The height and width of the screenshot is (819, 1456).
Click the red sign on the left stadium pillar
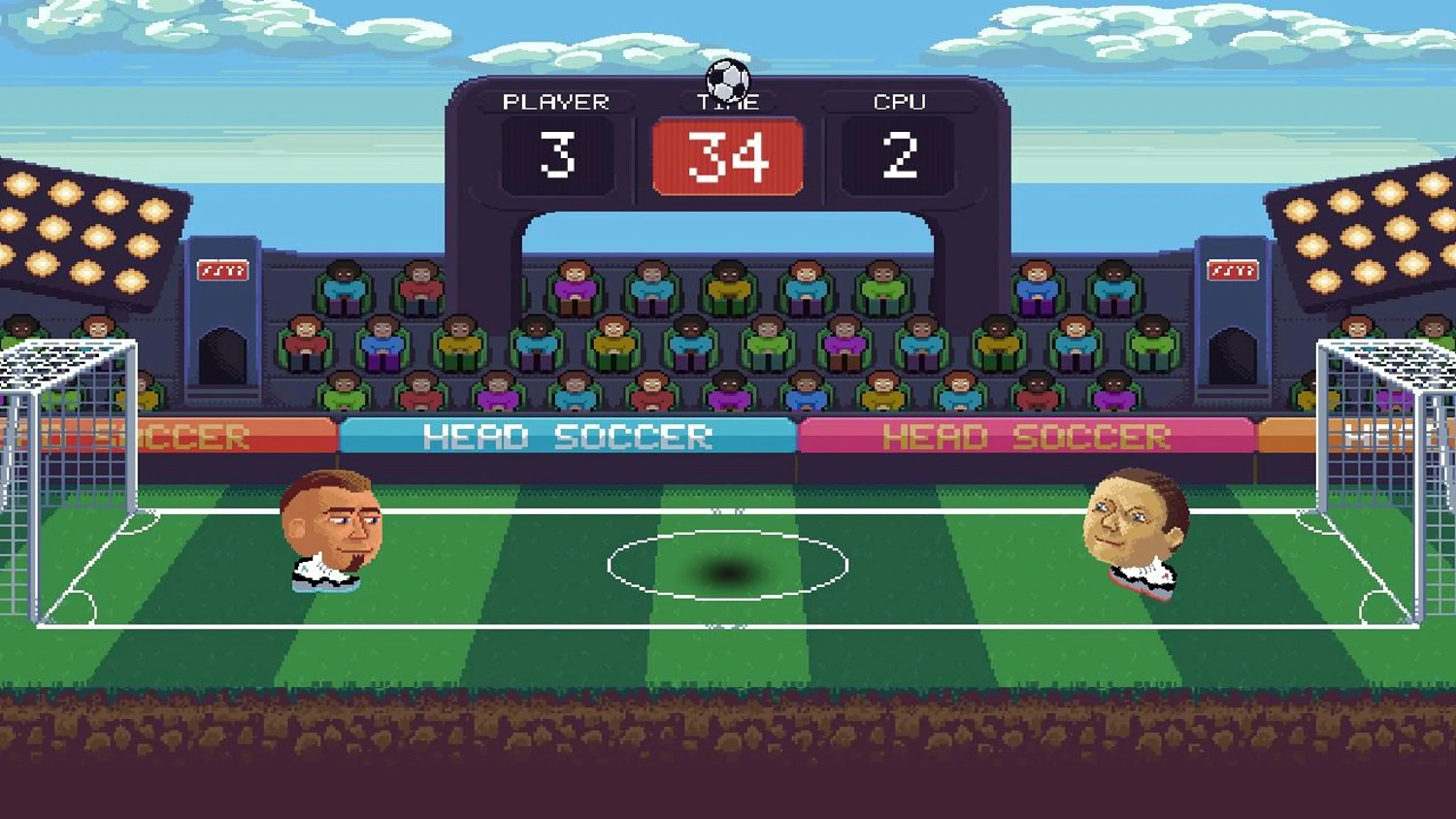click(223, 269)
